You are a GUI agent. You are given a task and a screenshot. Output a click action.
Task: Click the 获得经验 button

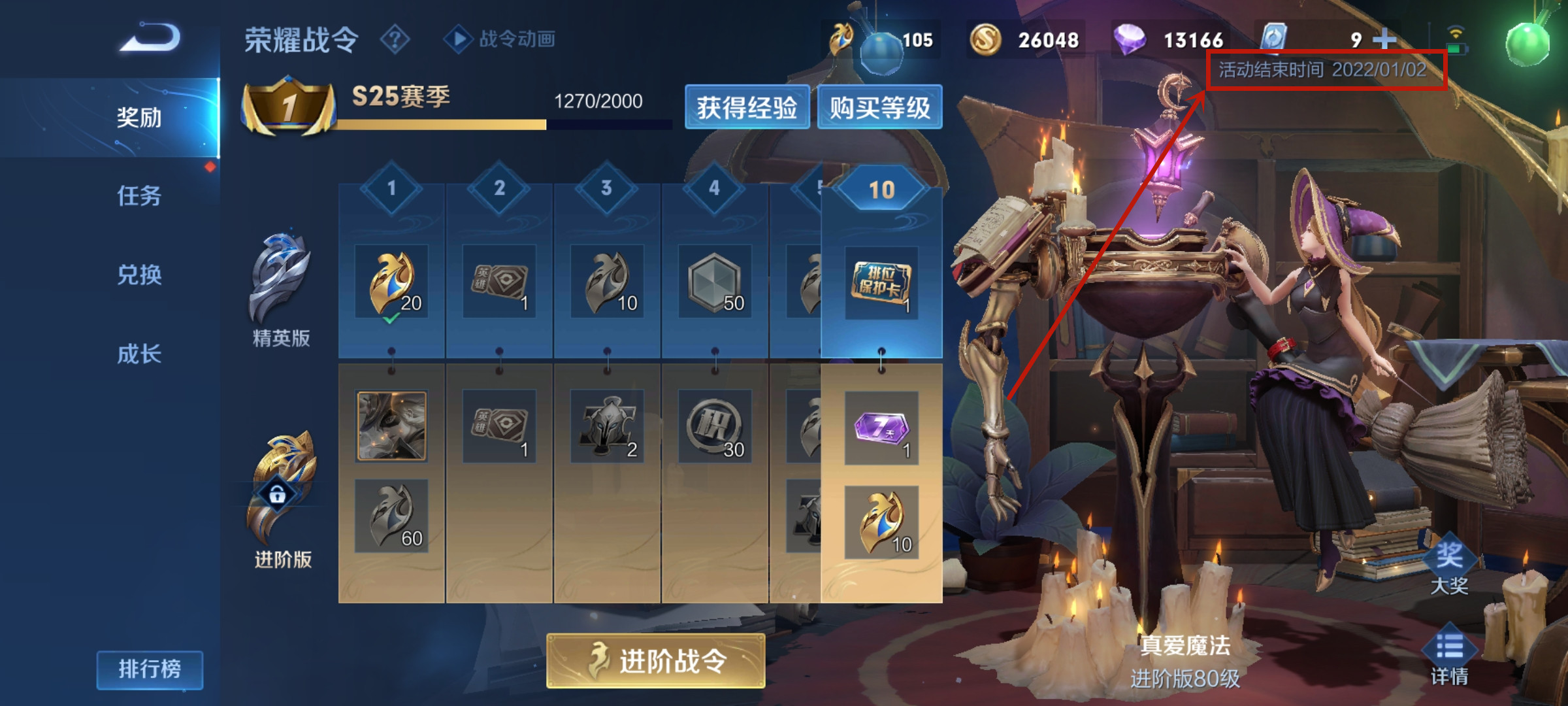(x=747, y=107)
